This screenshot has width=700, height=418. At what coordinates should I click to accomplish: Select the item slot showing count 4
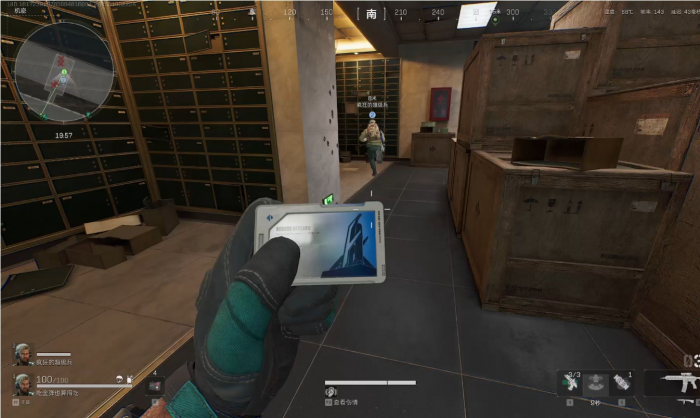pos(154,384)
